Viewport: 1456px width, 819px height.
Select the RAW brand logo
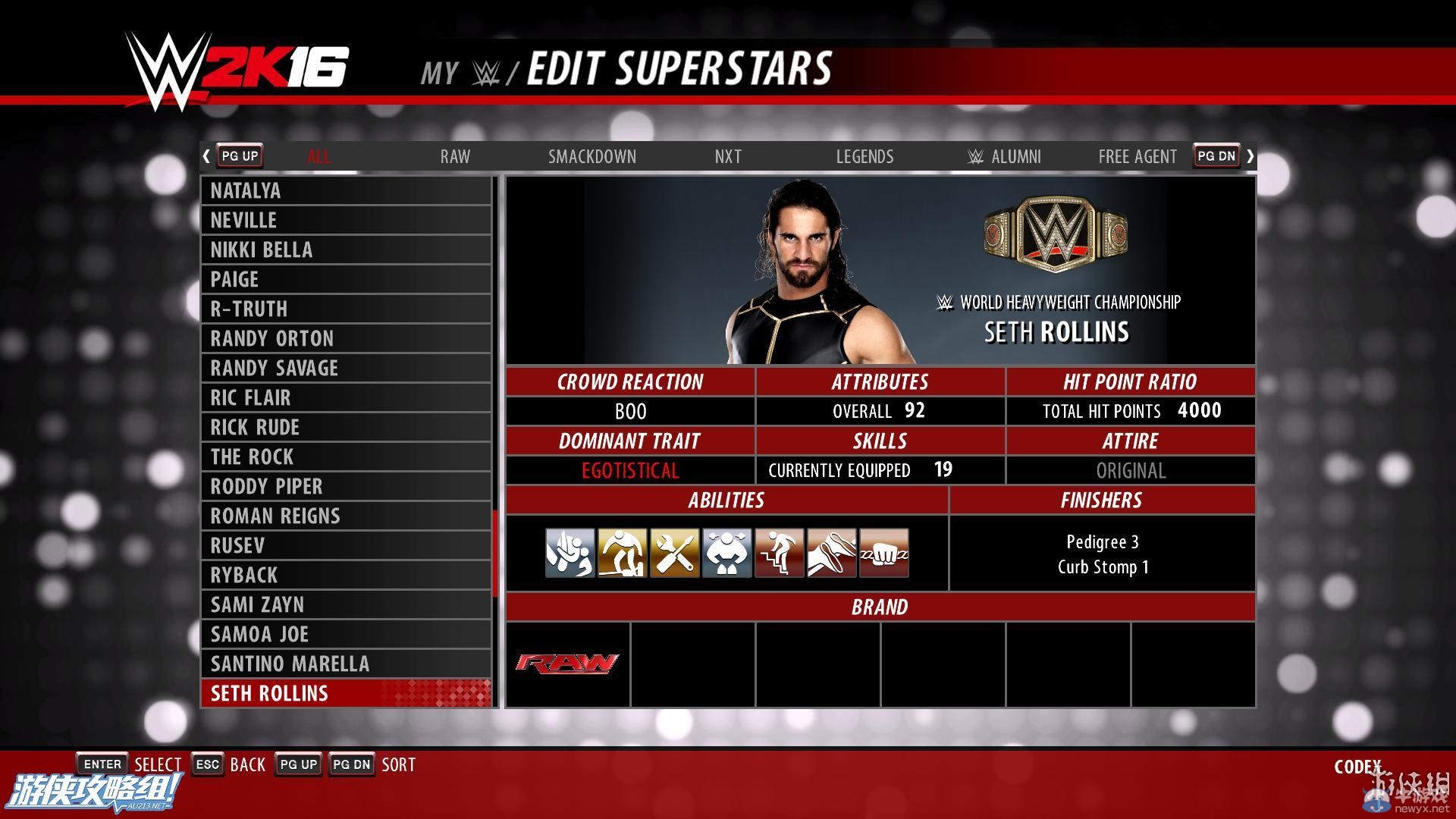566,664
